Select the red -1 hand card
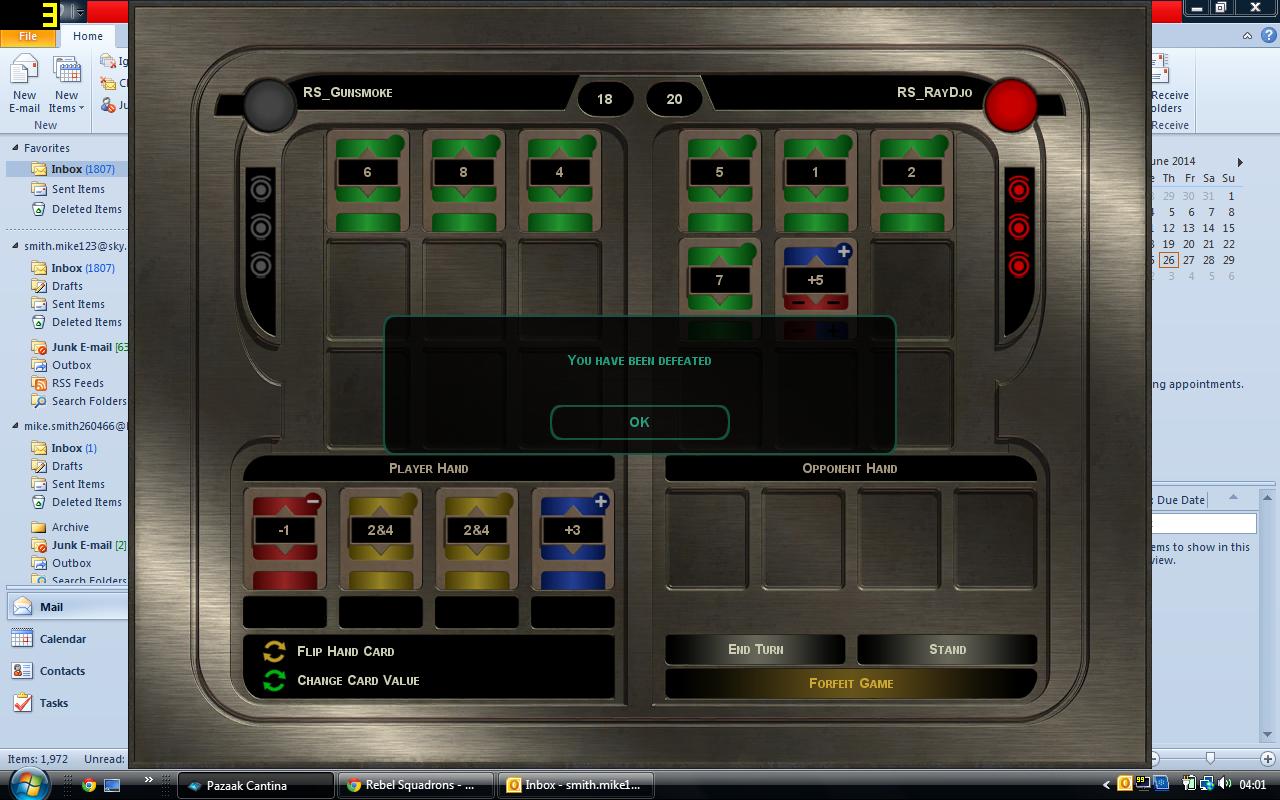Viewport: 1280px width, 800px height. coord(284,537)
